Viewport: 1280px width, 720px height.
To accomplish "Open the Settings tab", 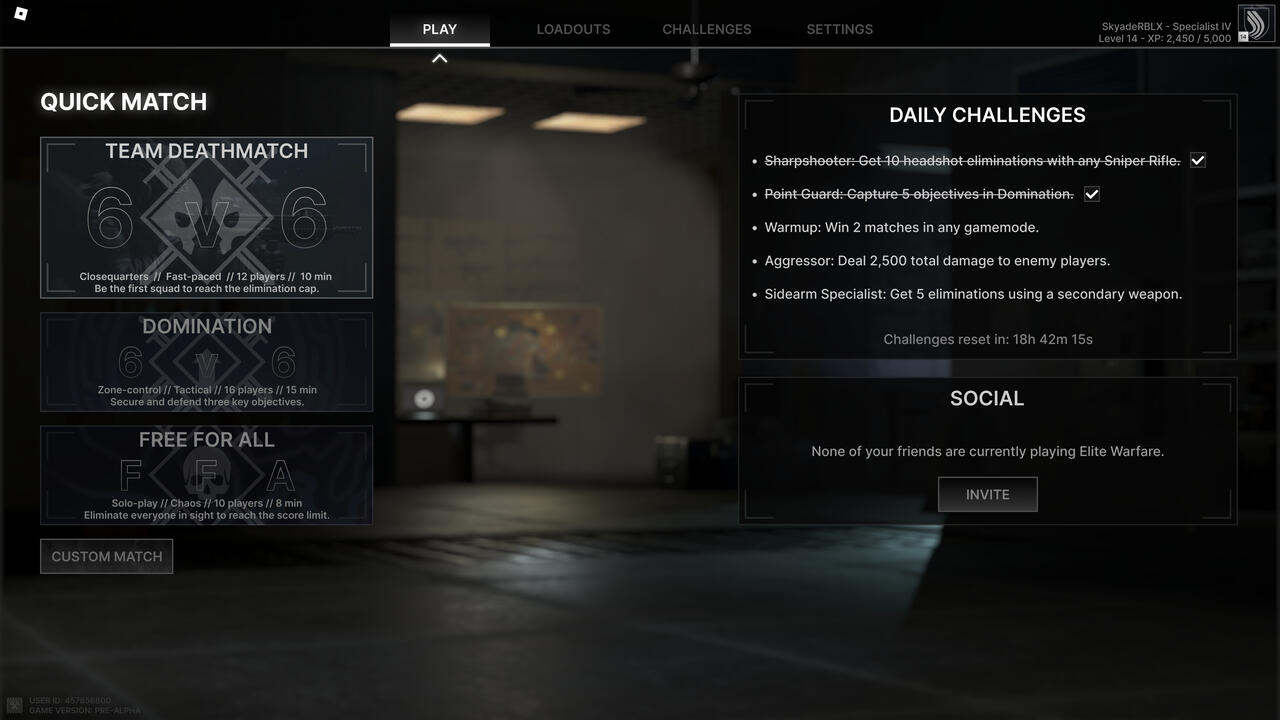I will coord(839,29).
